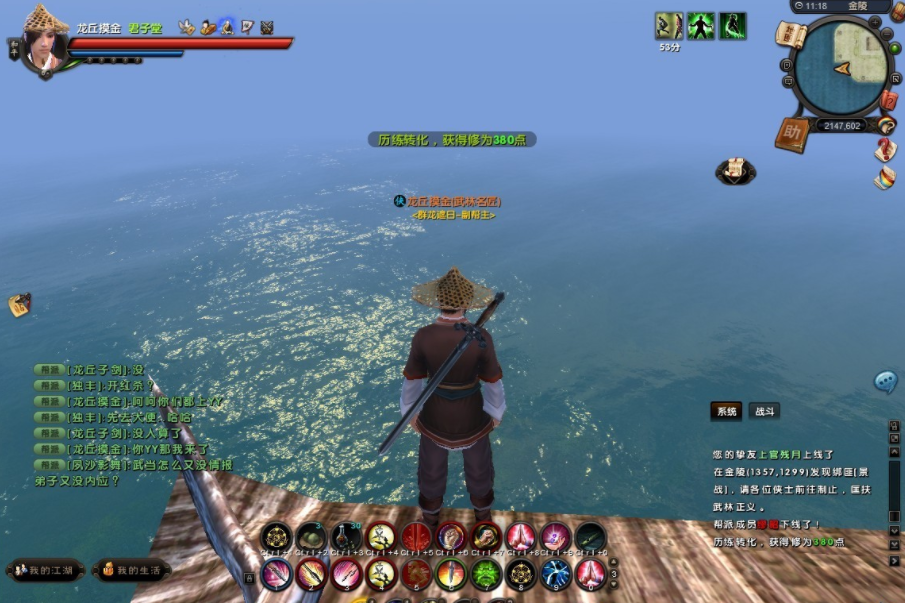
Task: Click the blue chat bubble icon
Action: click(885, 381)
